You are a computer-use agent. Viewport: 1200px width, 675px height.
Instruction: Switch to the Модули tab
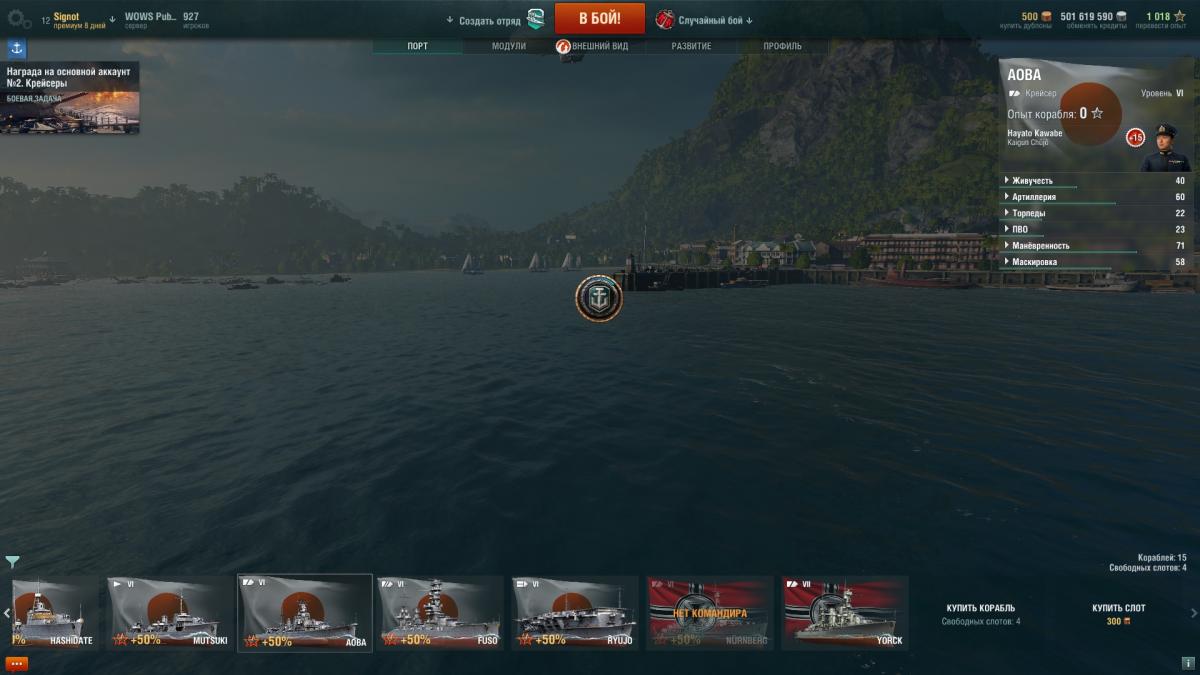508,46
